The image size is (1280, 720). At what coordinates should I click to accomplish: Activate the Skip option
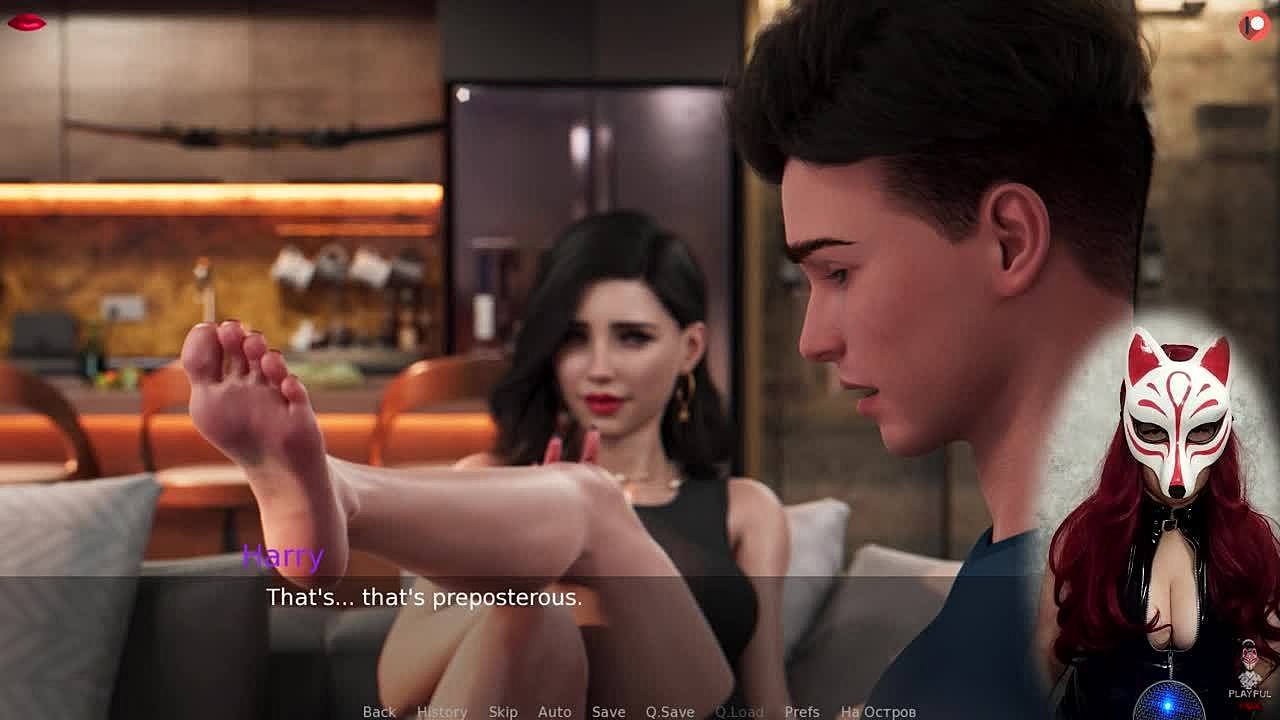503,711
